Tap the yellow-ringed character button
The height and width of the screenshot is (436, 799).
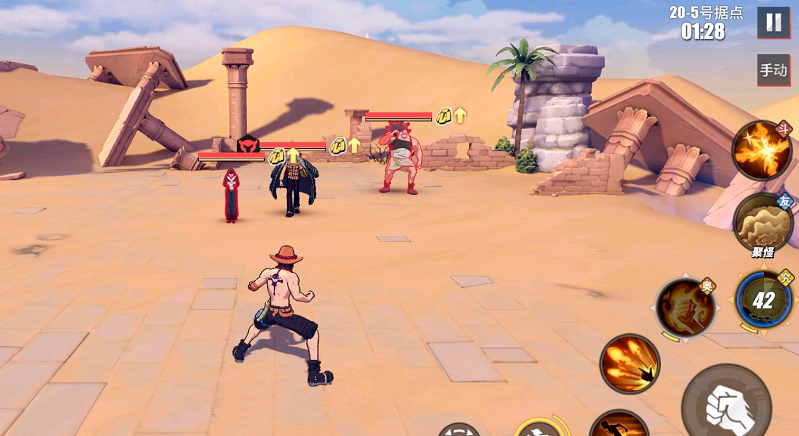[x=543, y=428]
